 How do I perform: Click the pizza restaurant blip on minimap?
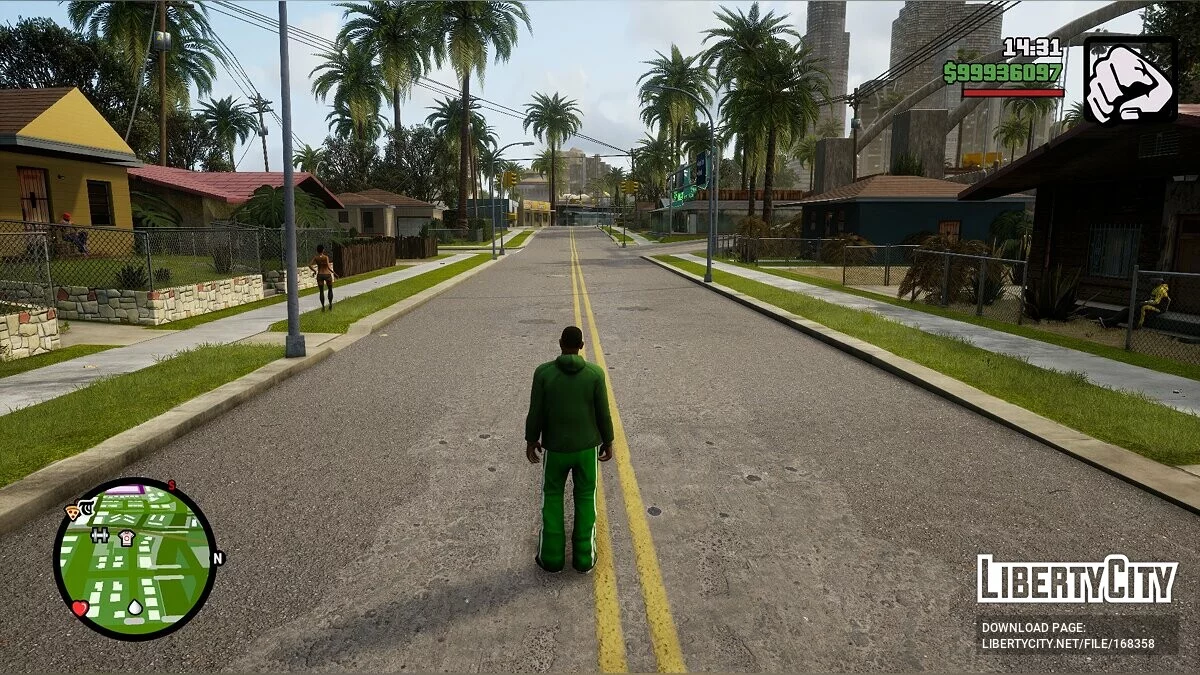click(x=74, y=511)
